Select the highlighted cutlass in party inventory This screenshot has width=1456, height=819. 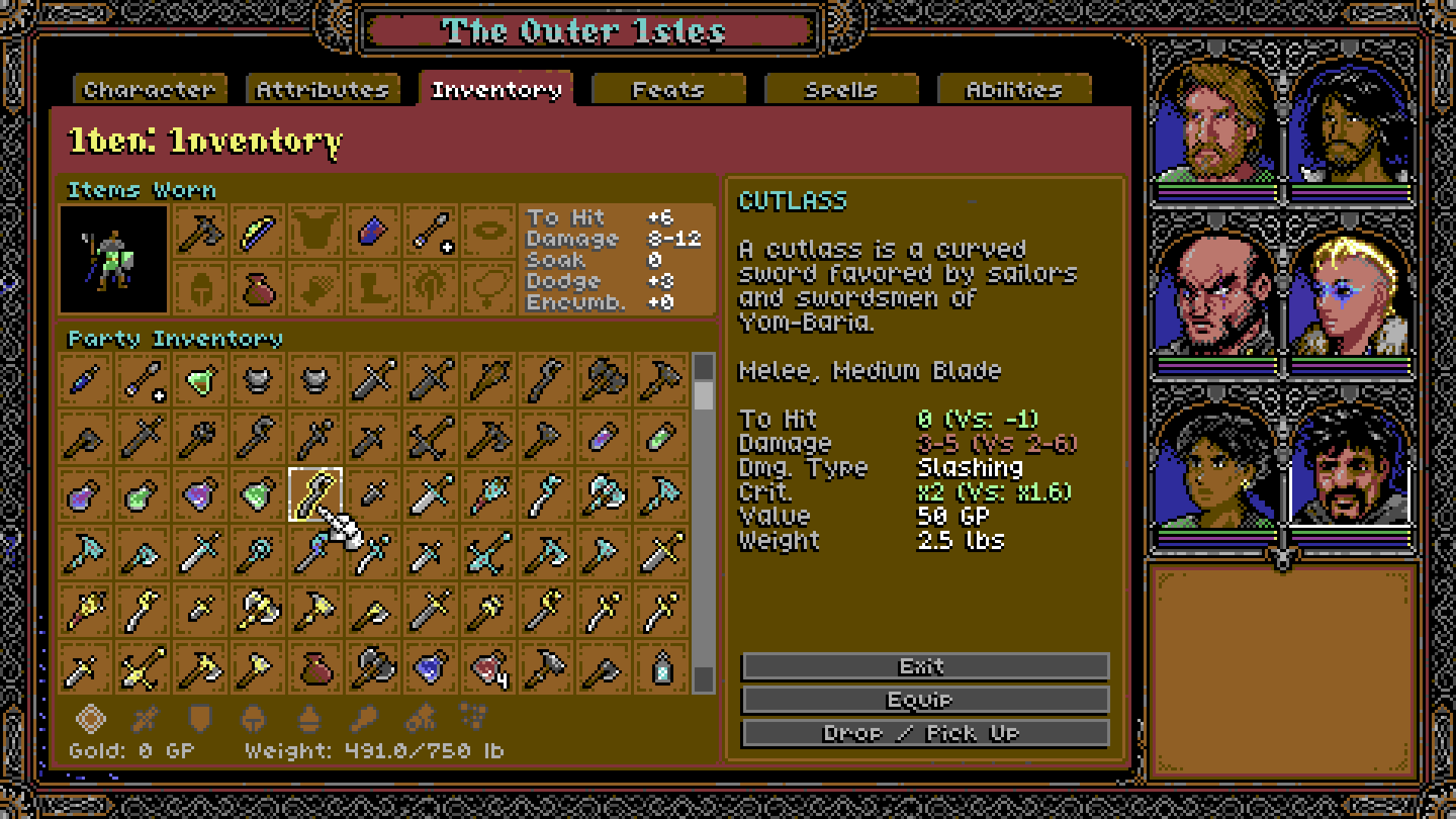[315, 494]
